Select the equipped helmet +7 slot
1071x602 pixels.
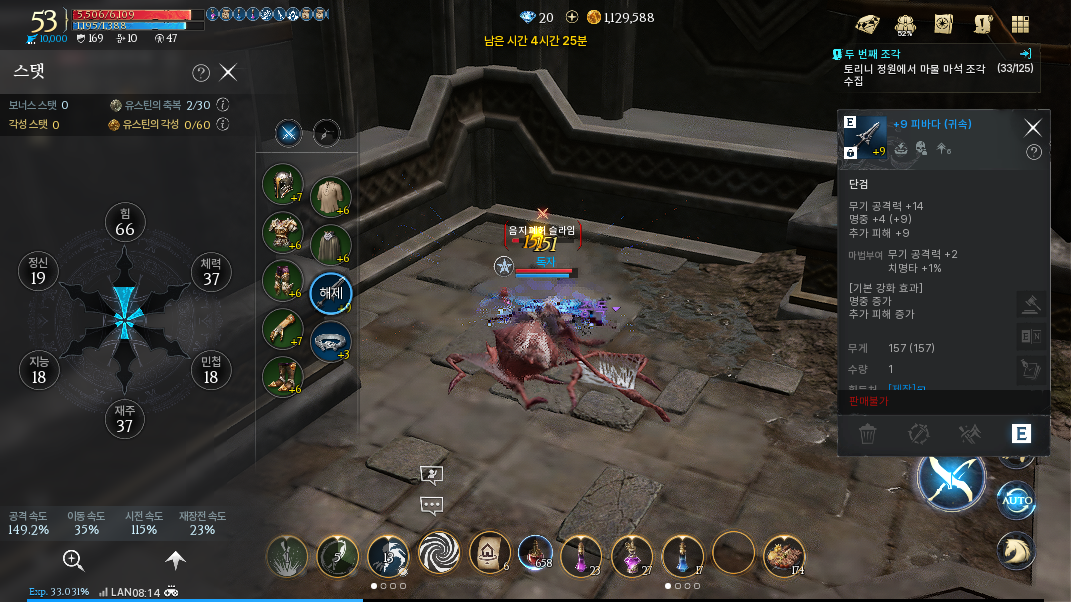(x=282, y=185)
